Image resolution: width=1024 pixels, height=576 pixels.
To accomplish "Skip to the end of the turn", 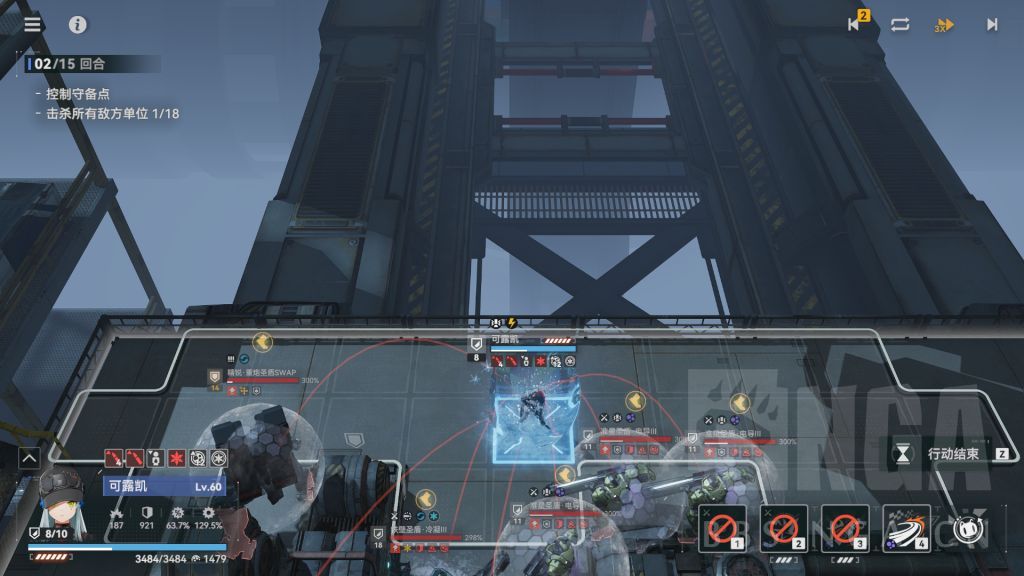I will tap(992, 25).
